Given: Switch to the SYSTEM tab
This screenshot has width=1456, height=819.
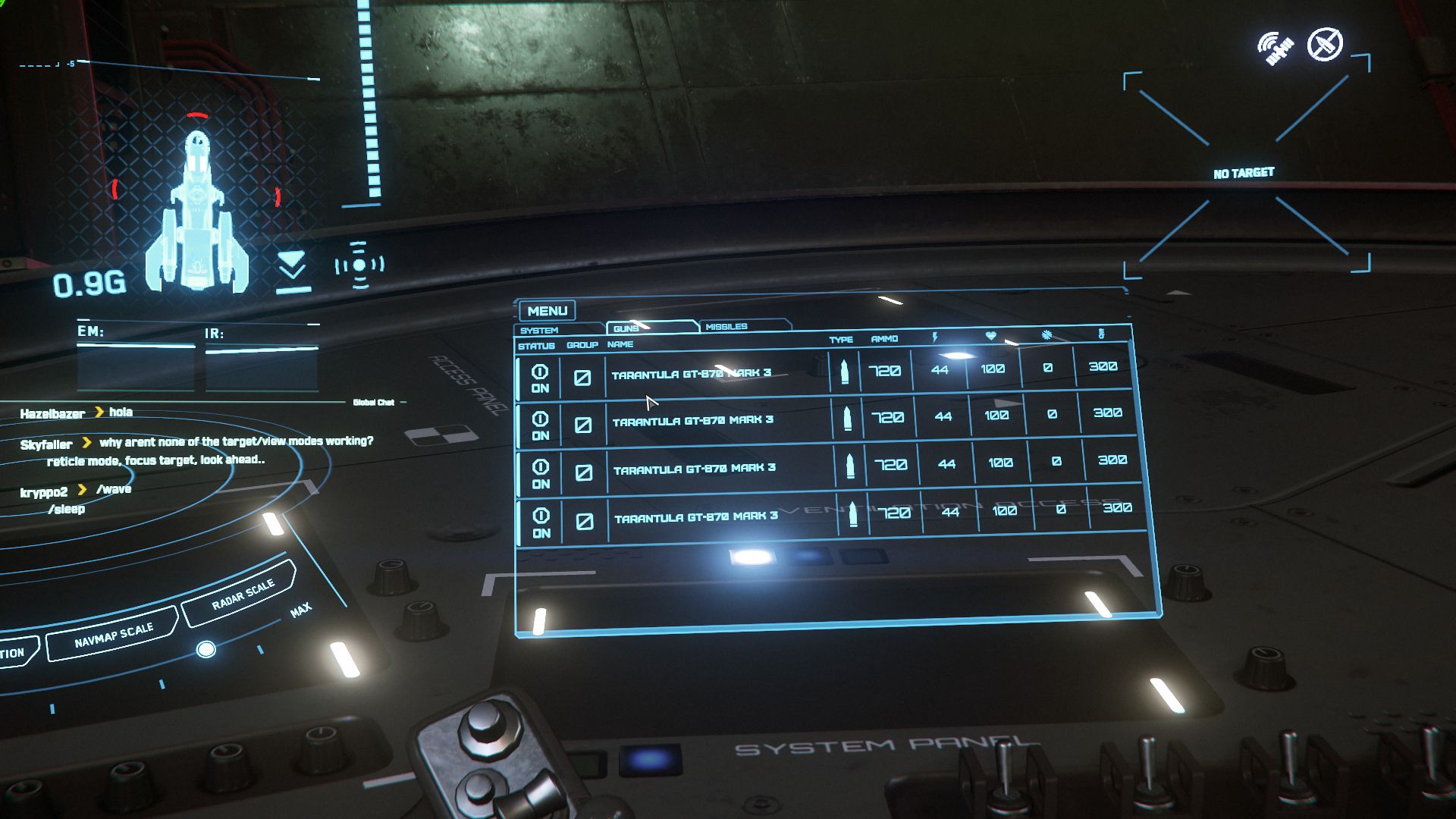Looking at the screenshot, I should coord(539,331).
